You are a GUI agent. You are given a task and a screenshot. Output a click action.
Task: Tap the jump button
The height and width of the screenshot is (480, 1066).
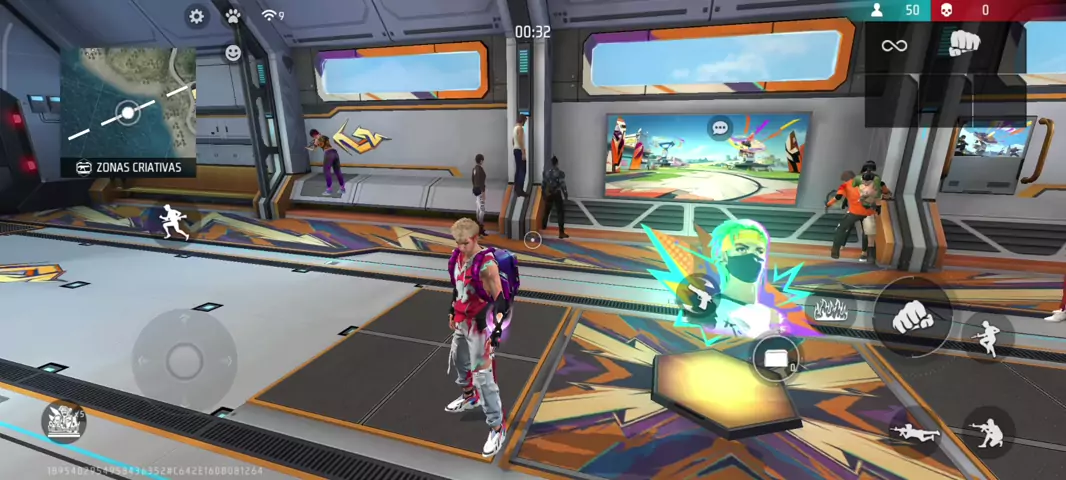[988, 336]
